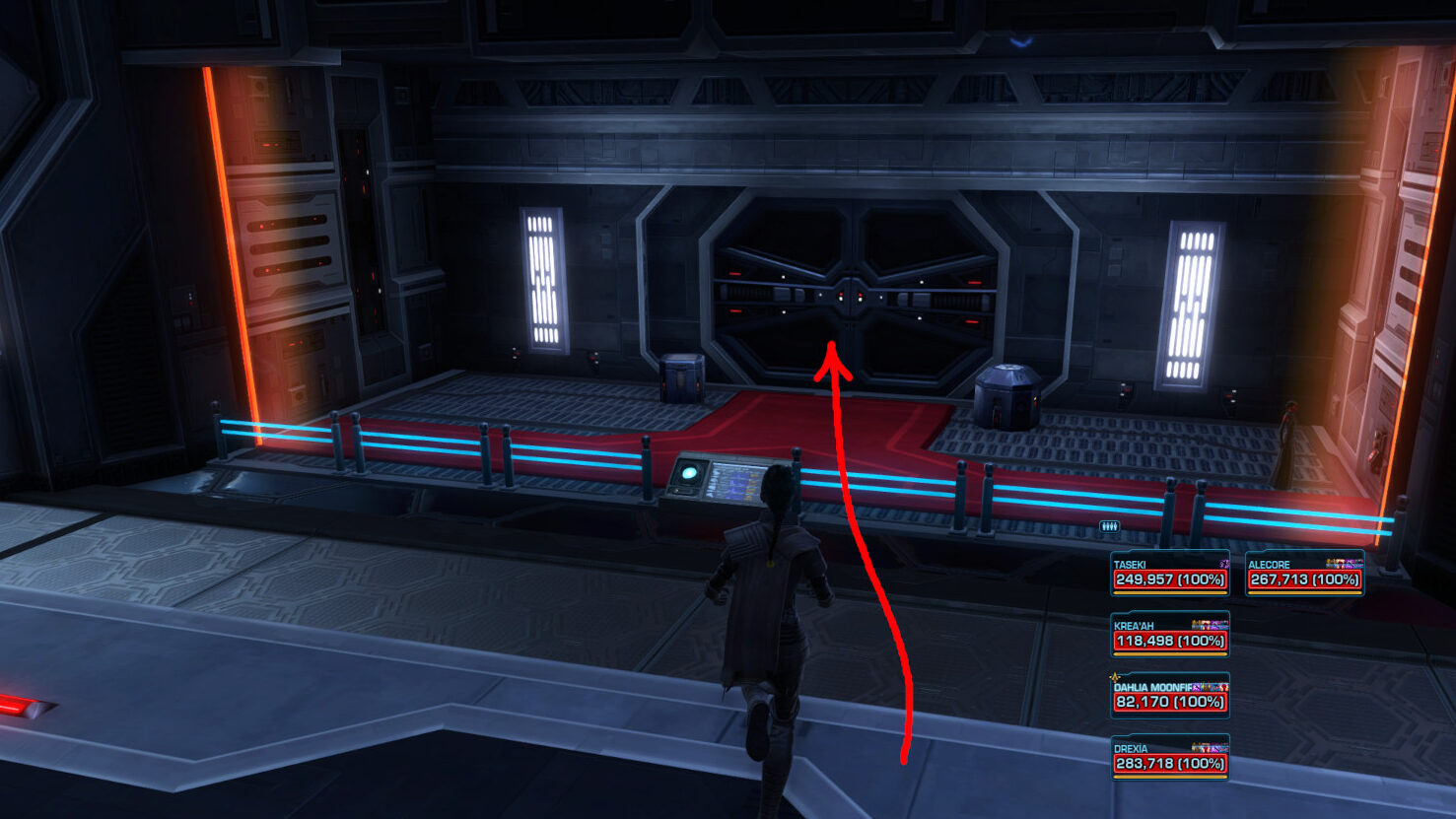Select the Dahlia Moonfire group frame
Viewport: 1456px width, 819px height.
(1169, 696)
